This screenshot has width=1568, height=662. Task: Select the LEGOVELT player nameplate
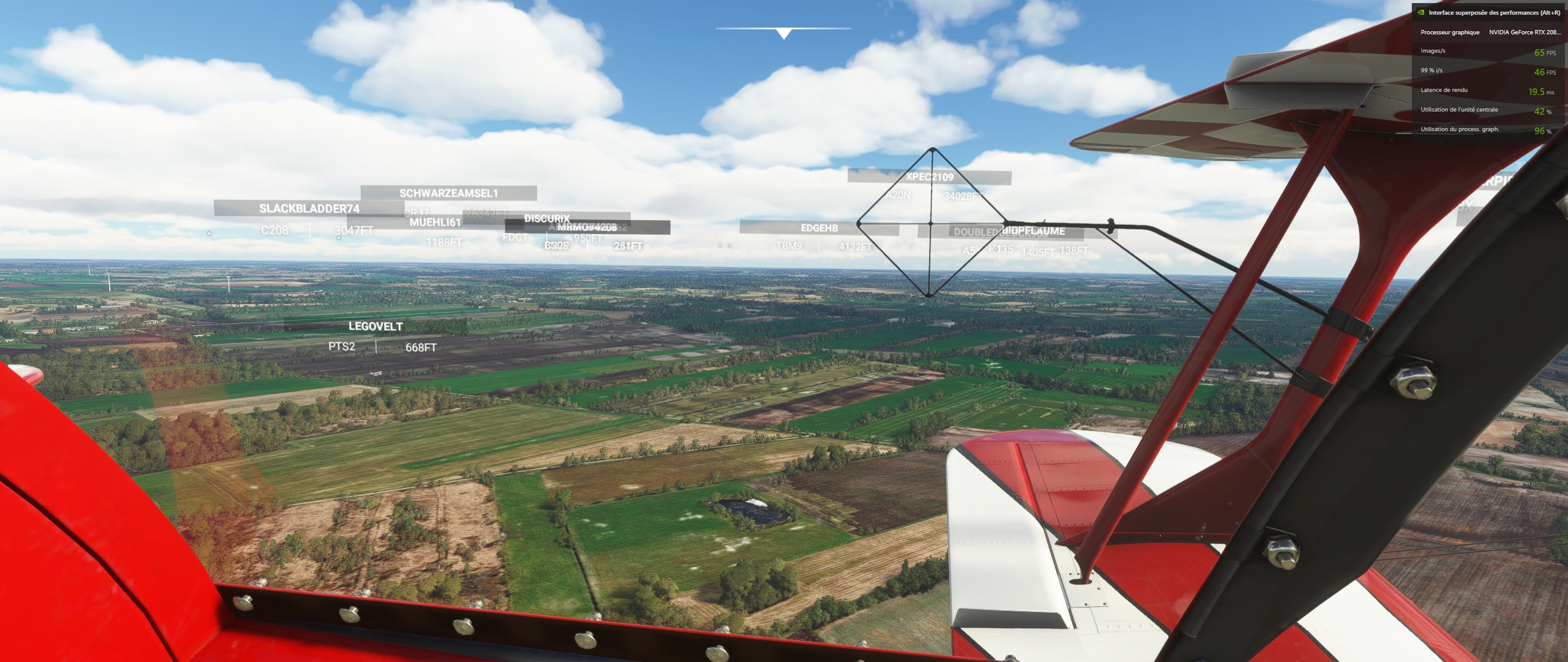(x=375, y=327)
